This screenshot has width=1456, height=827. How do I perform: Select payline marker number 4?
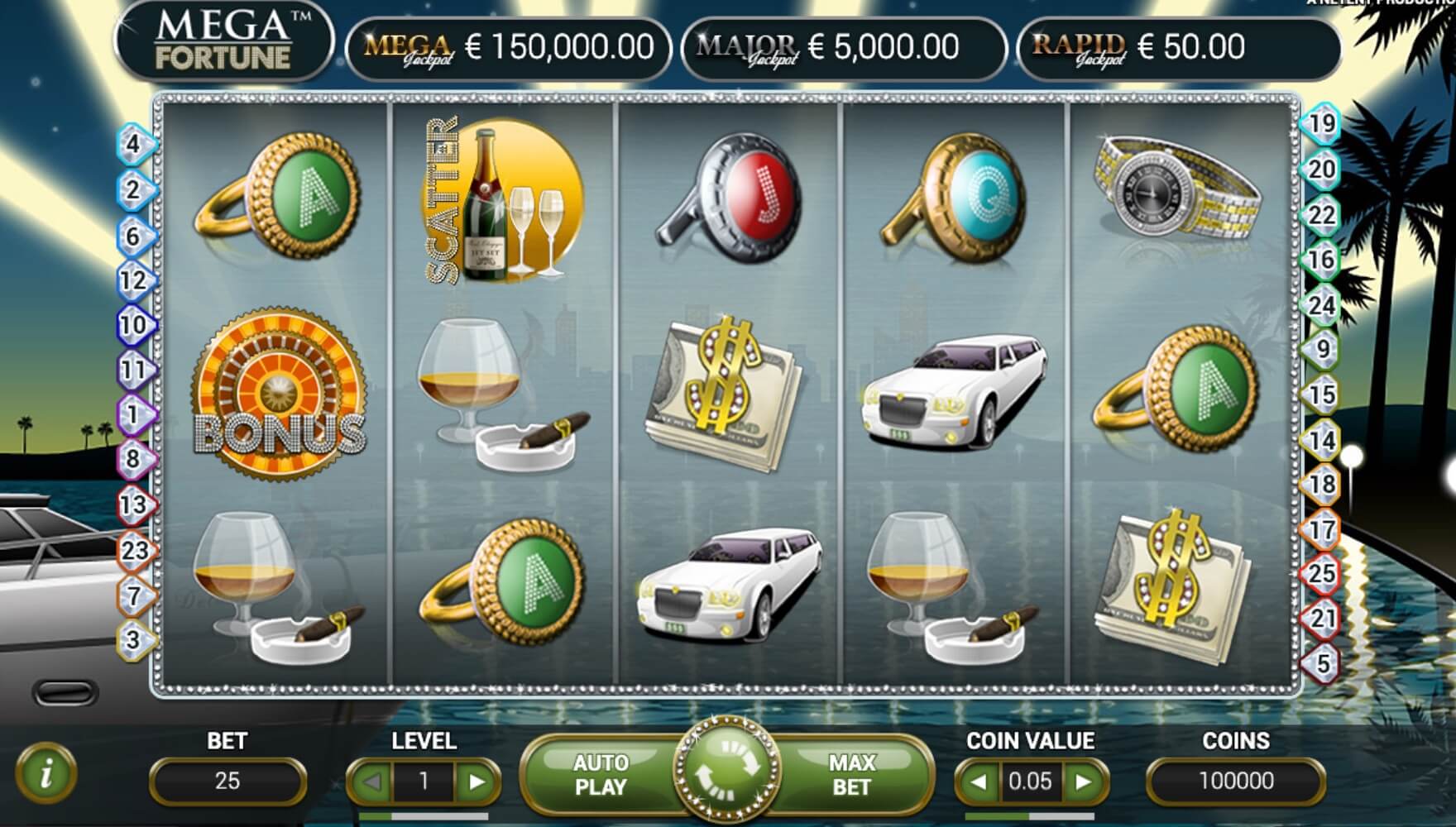click(x=133, y=145)
